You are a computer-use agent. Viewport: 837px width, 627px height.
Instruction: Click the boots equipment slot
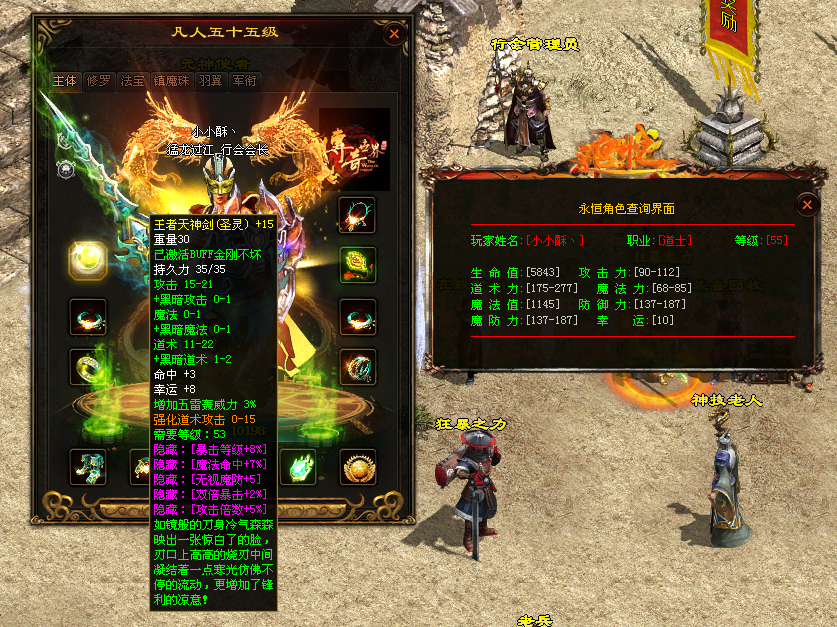coord(88,466)
